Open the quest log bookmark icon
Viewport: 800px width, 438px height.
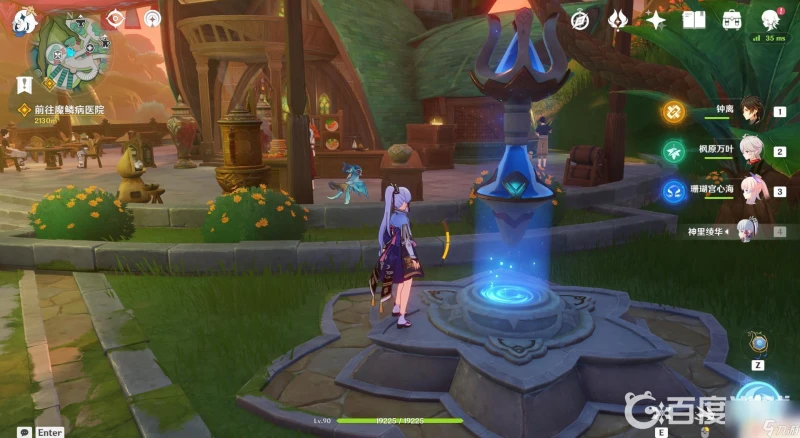21,85
